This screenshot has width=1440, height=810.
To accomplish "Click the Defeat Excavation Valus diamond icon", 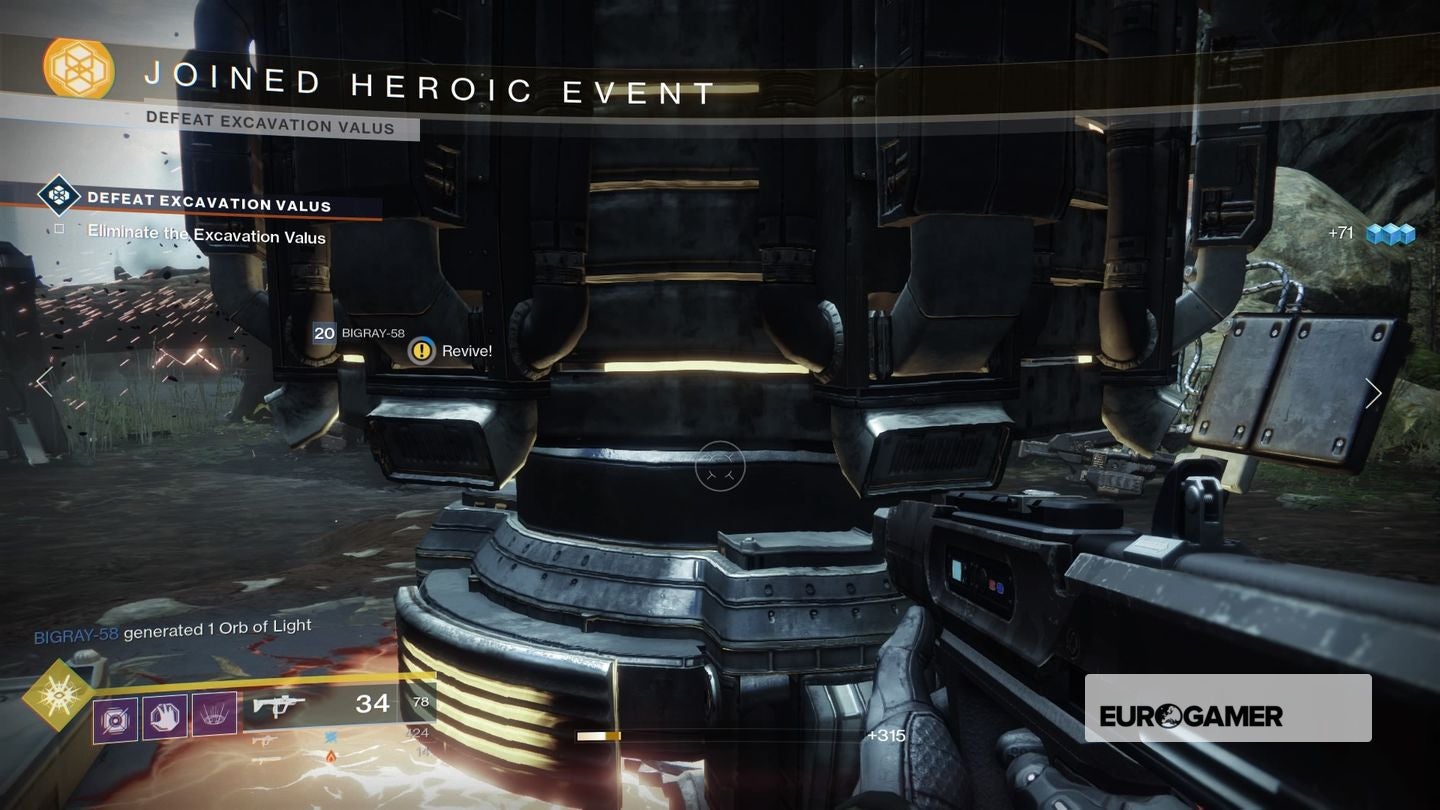I will tap(58, 197).
